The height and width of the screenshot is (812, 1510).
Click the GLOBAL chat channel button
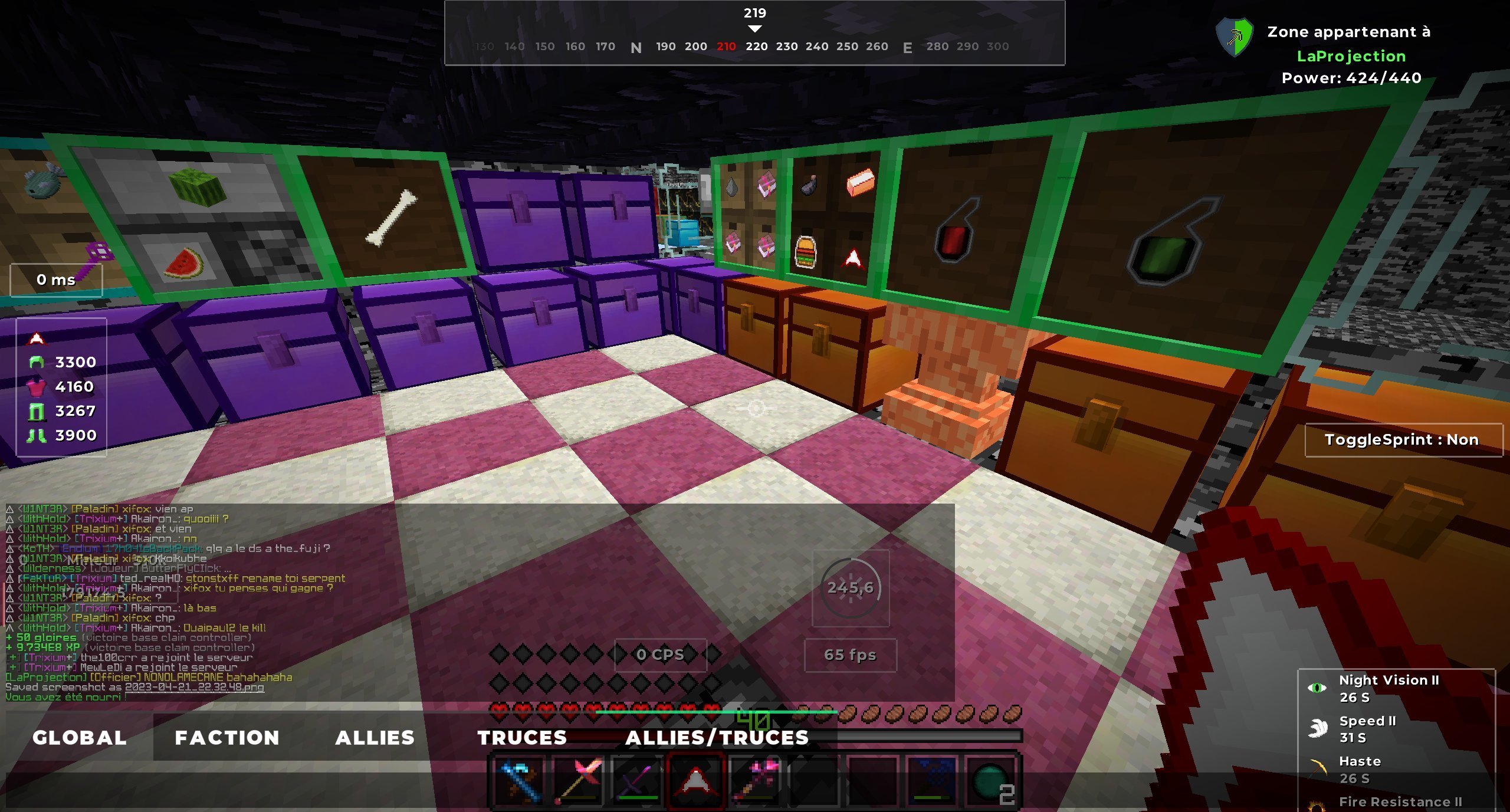(x=80, y=738)
